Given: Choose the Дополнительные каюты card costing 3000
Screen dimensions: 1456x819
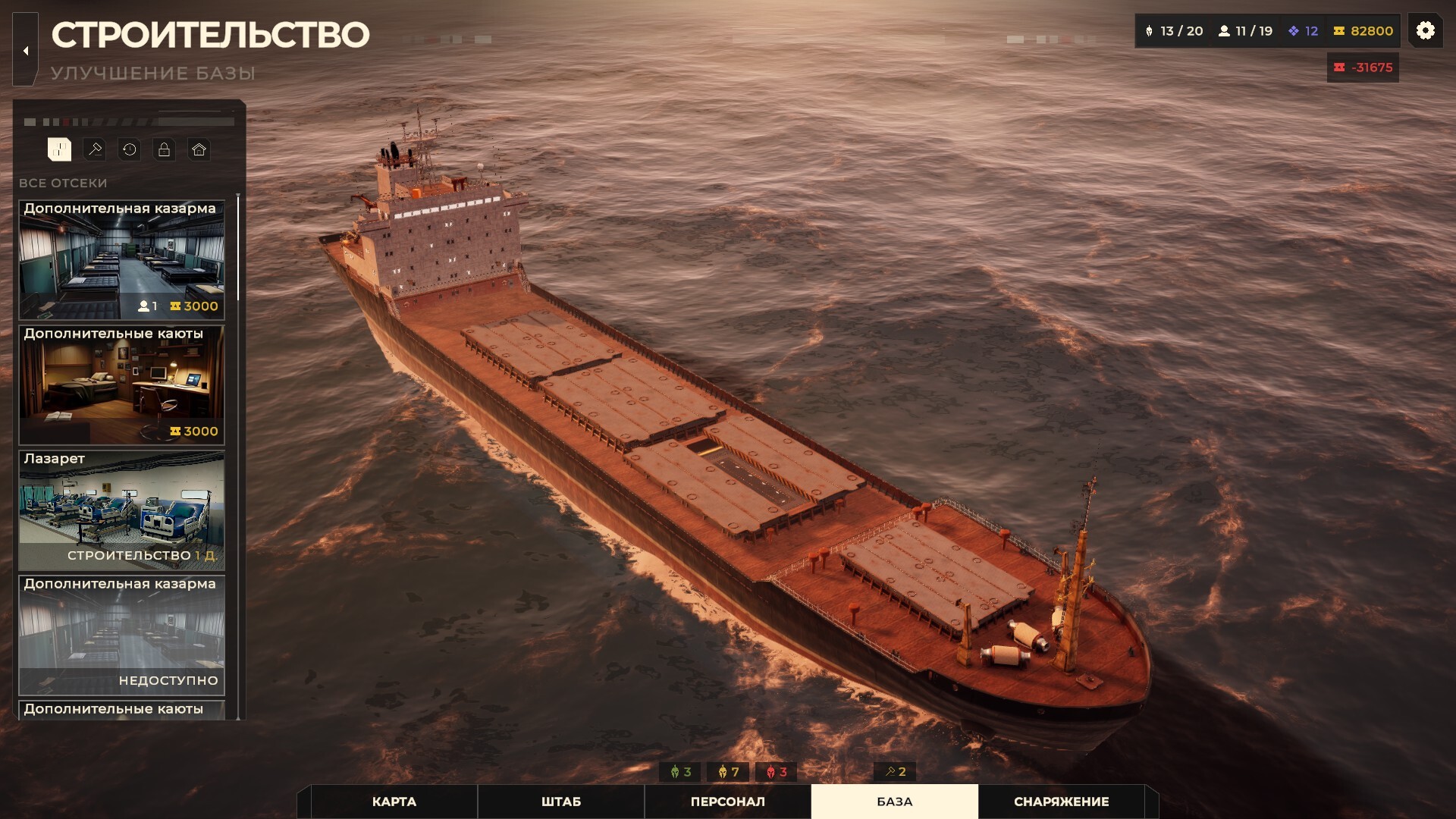Looking at the screenshot, I should click(x=121, y=384).
